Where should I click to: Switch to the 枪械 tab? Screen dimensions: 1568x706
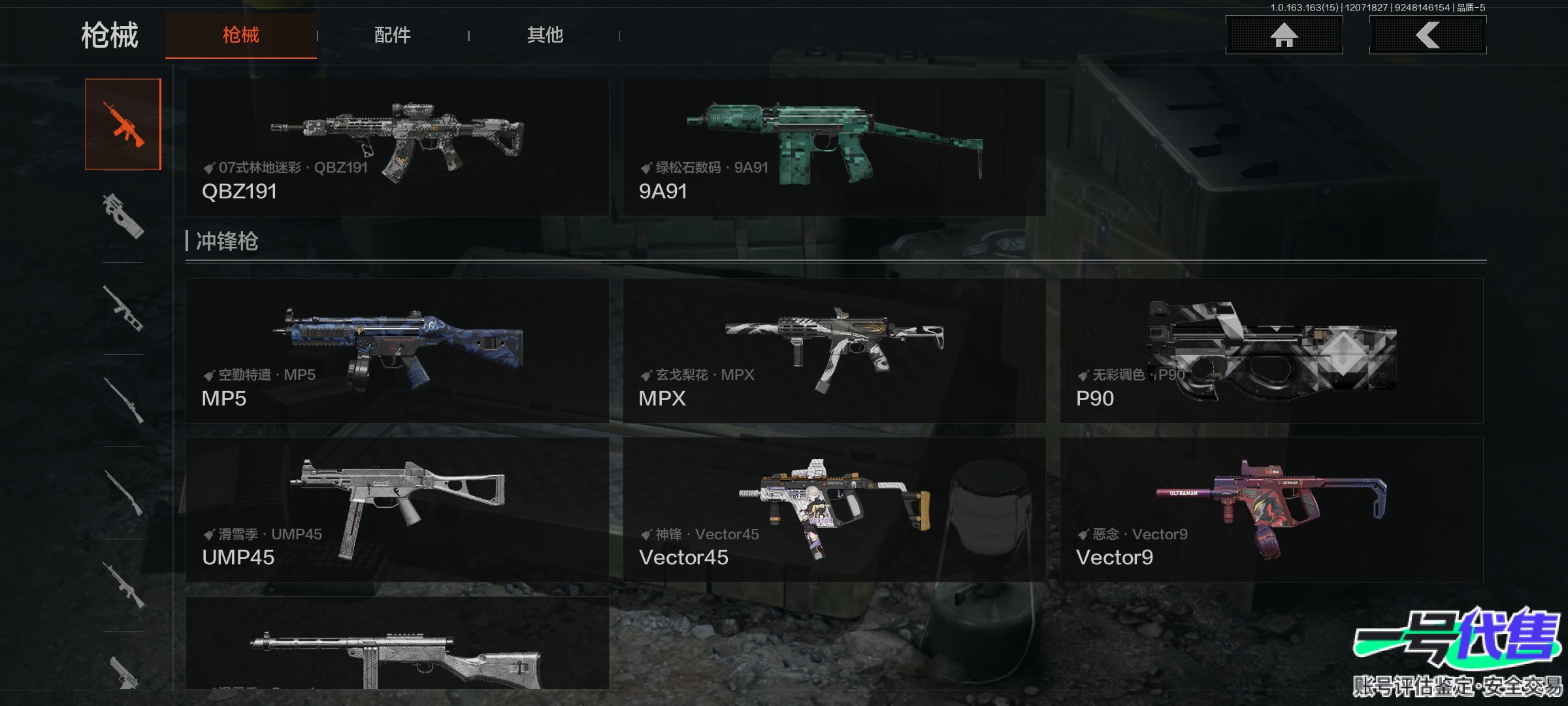click(x=240, y=35)
